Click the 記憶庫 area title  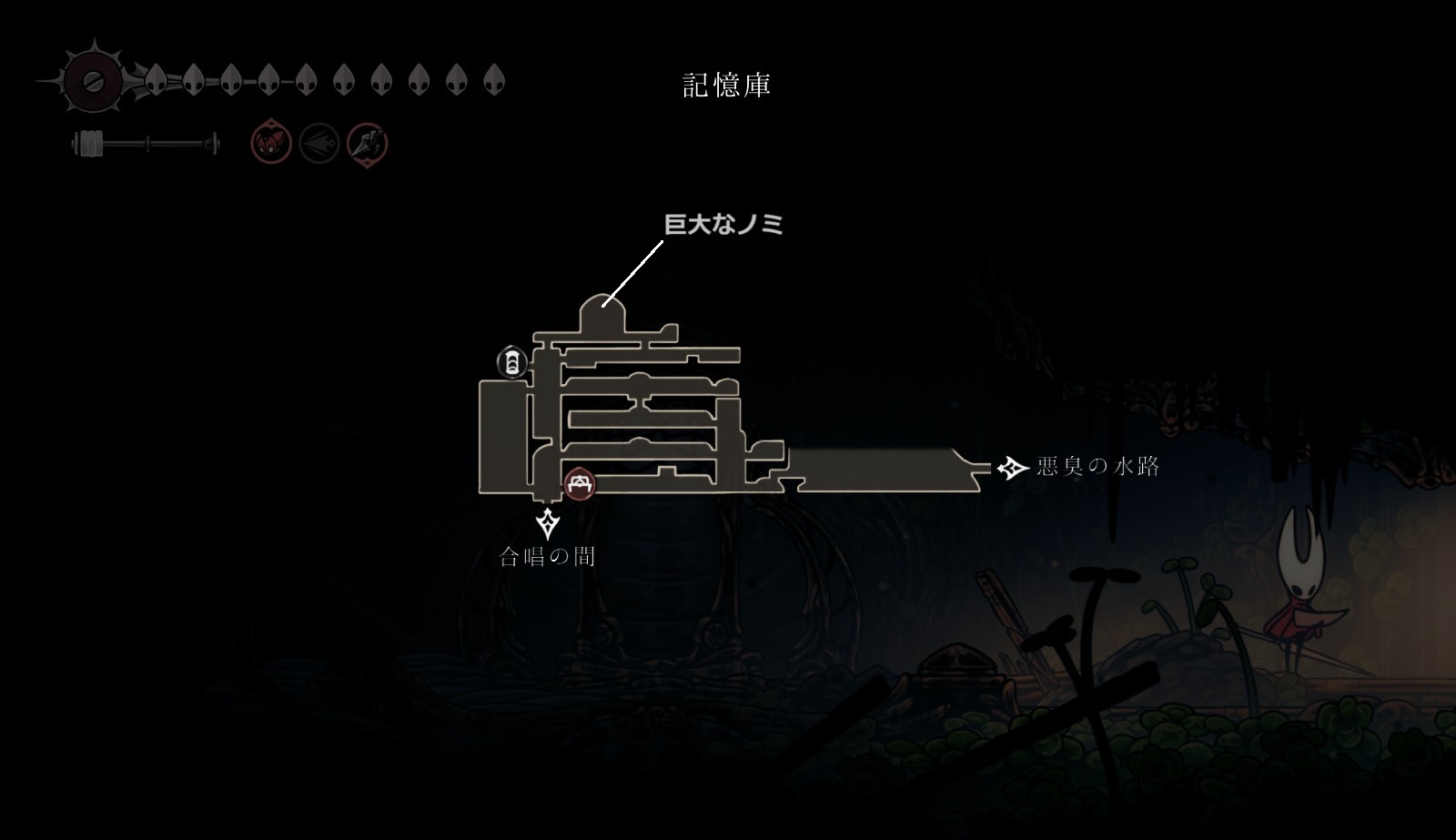pos(727,86)
